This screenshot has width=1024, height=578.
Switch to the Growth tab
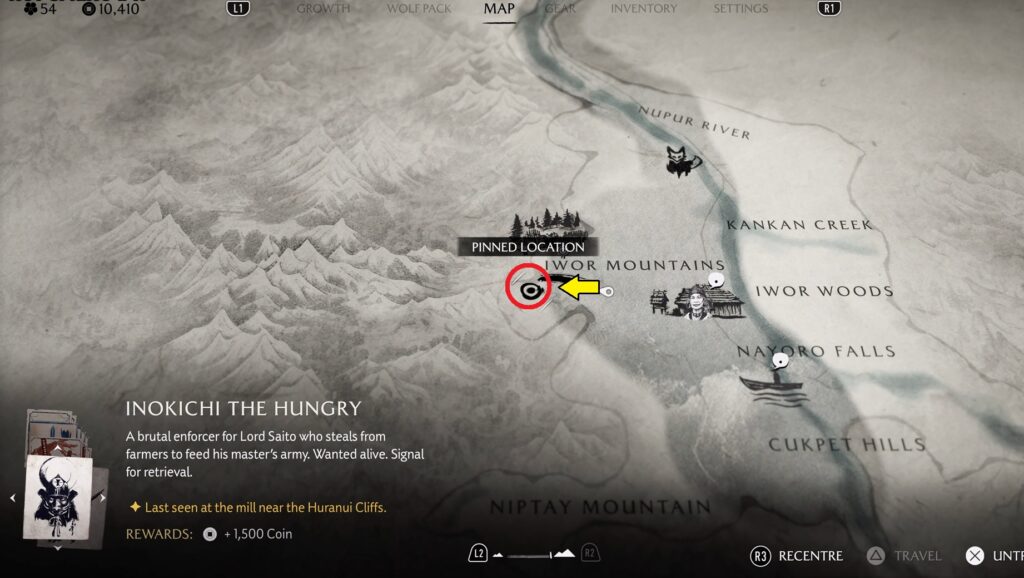pyautogui.click(x=323, y=9)
